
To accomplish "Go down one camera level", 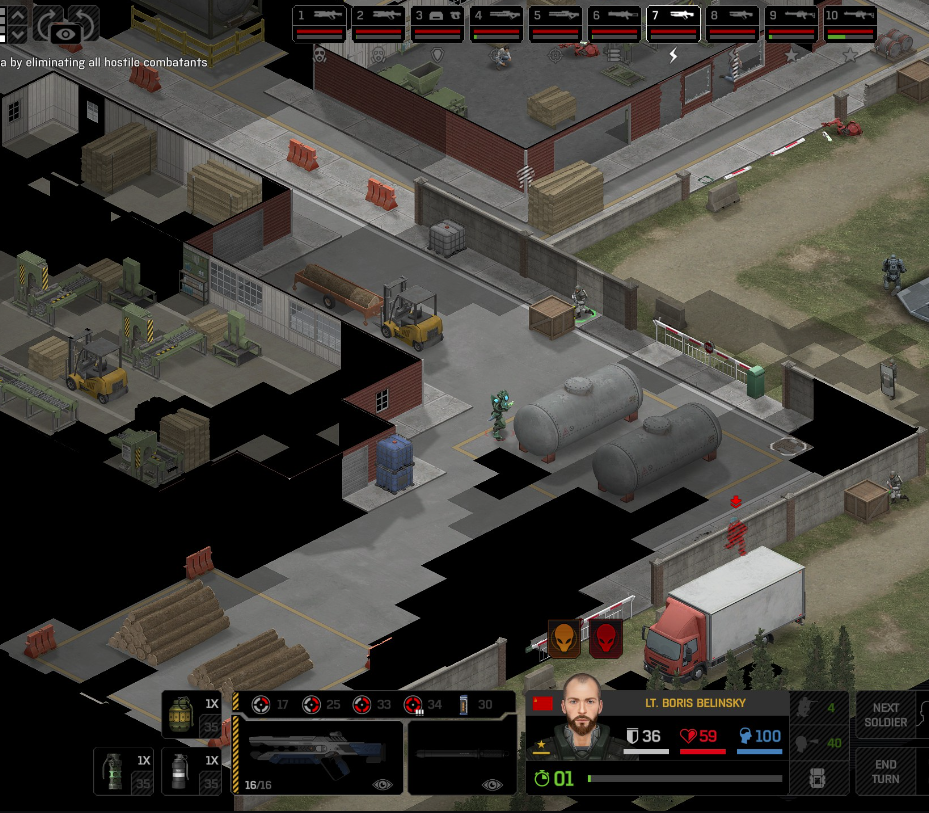I will 17,34.
